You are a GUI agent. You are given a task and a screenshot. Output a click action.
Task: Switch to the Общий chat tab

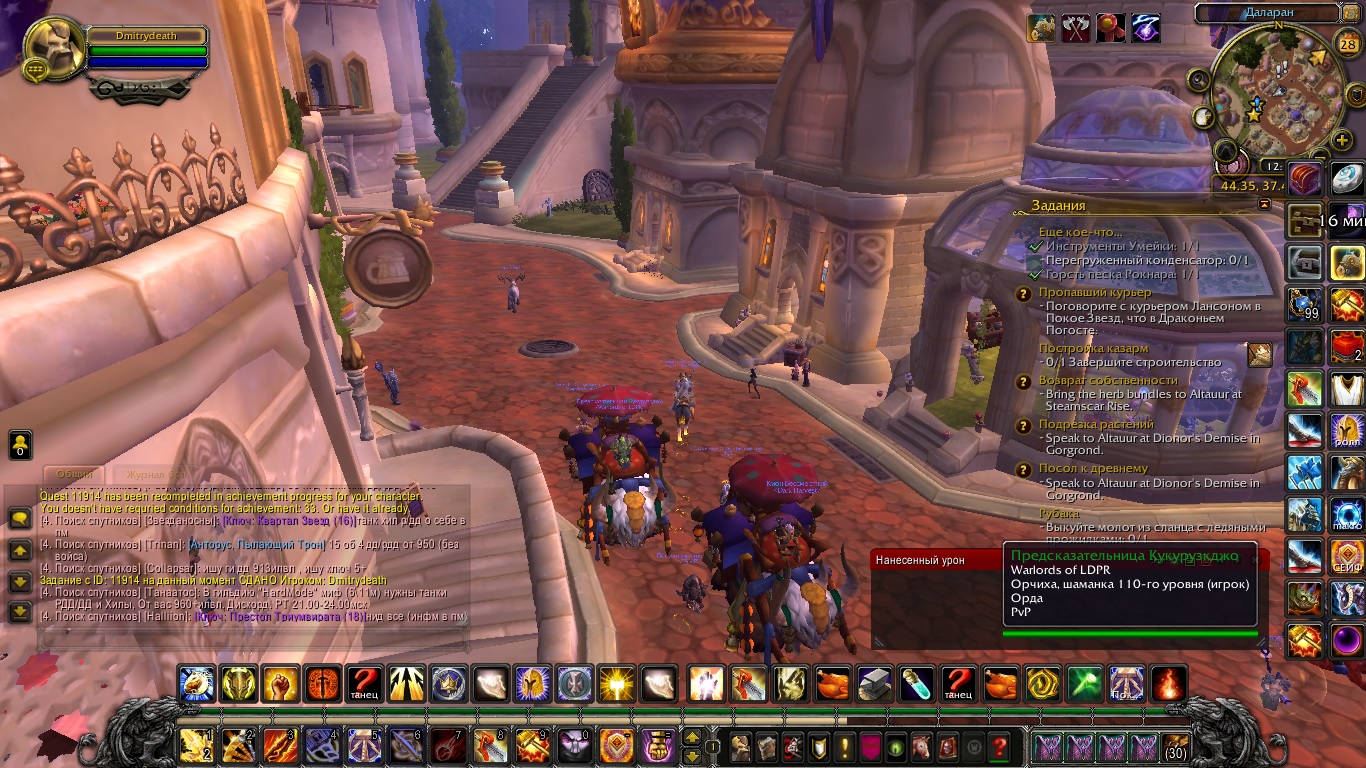76,474
